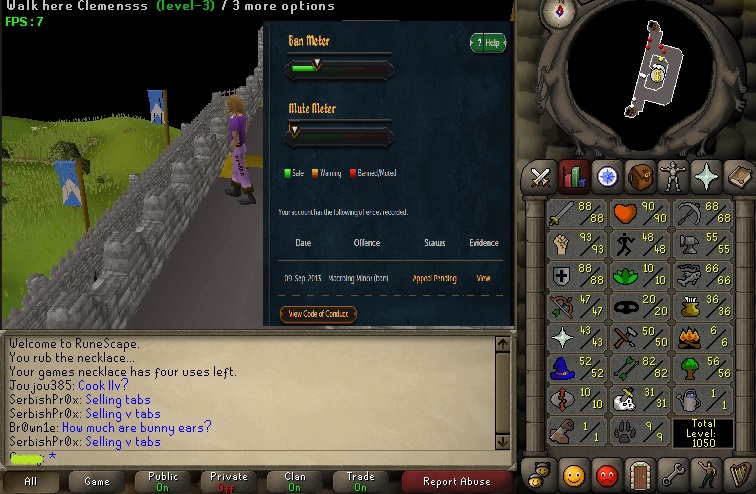Screen dimensions: 756x494
Task: View the Code of Conduct
Action: [x=318, y=314]
